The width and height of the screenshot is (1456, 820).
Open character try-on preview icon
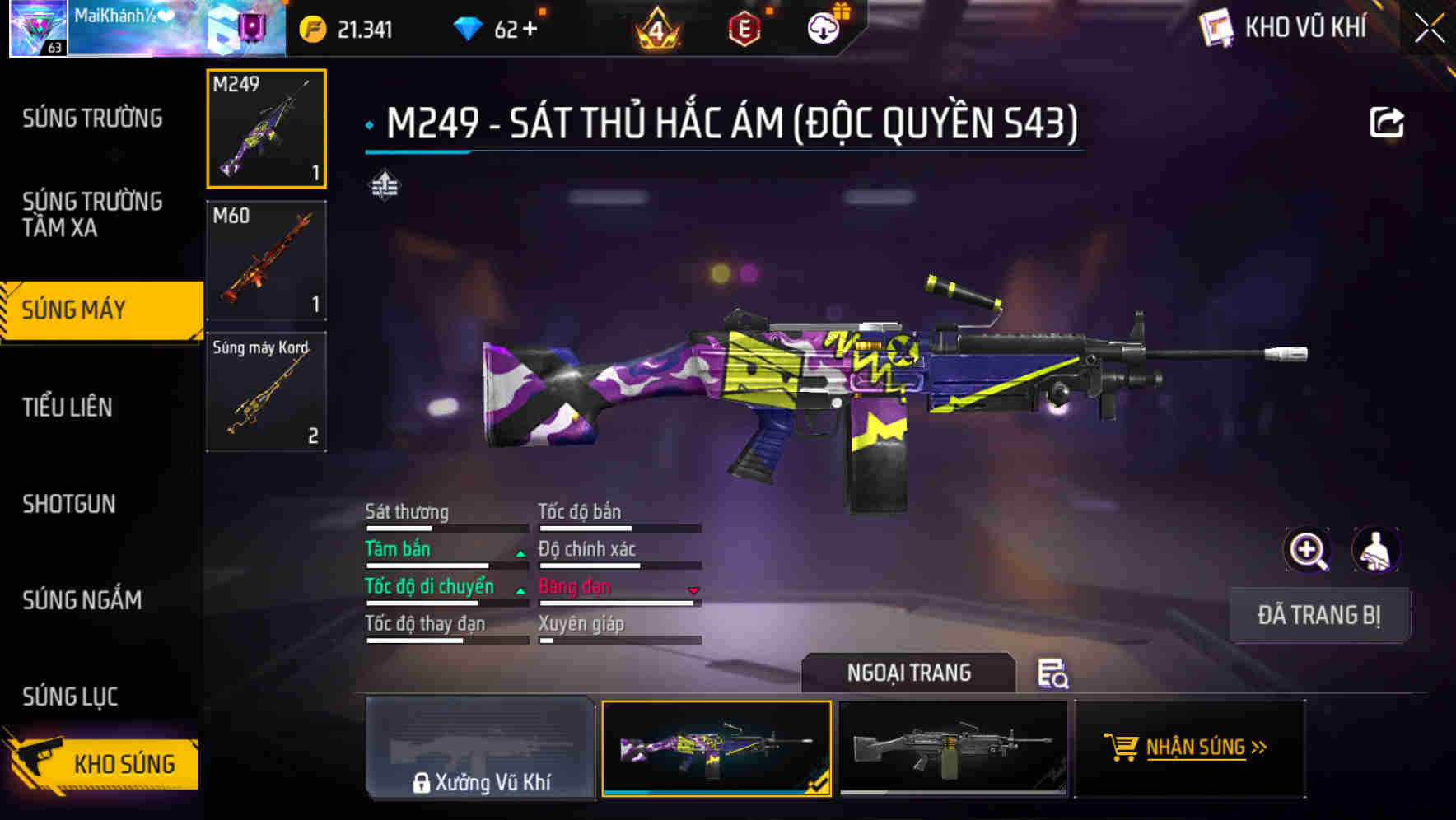pos(1375,550)
